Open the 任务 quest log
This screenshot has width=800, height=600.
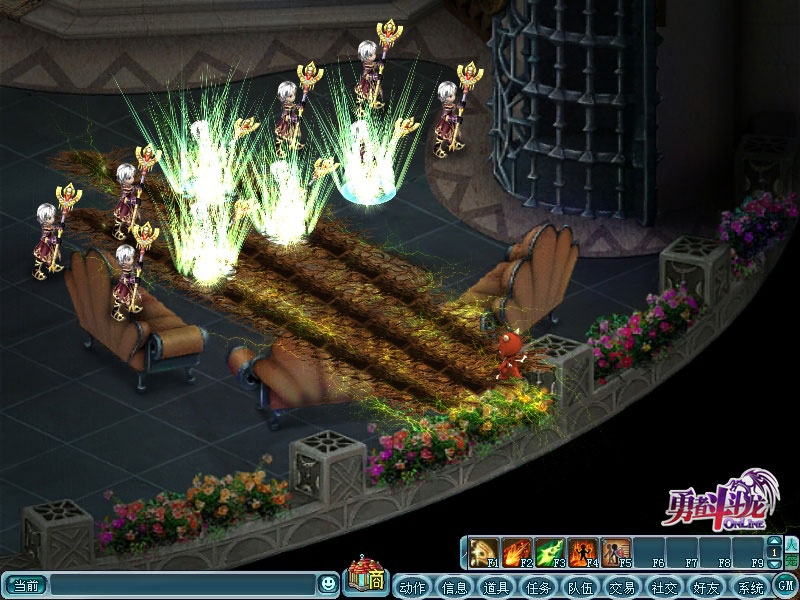(538, 587)
